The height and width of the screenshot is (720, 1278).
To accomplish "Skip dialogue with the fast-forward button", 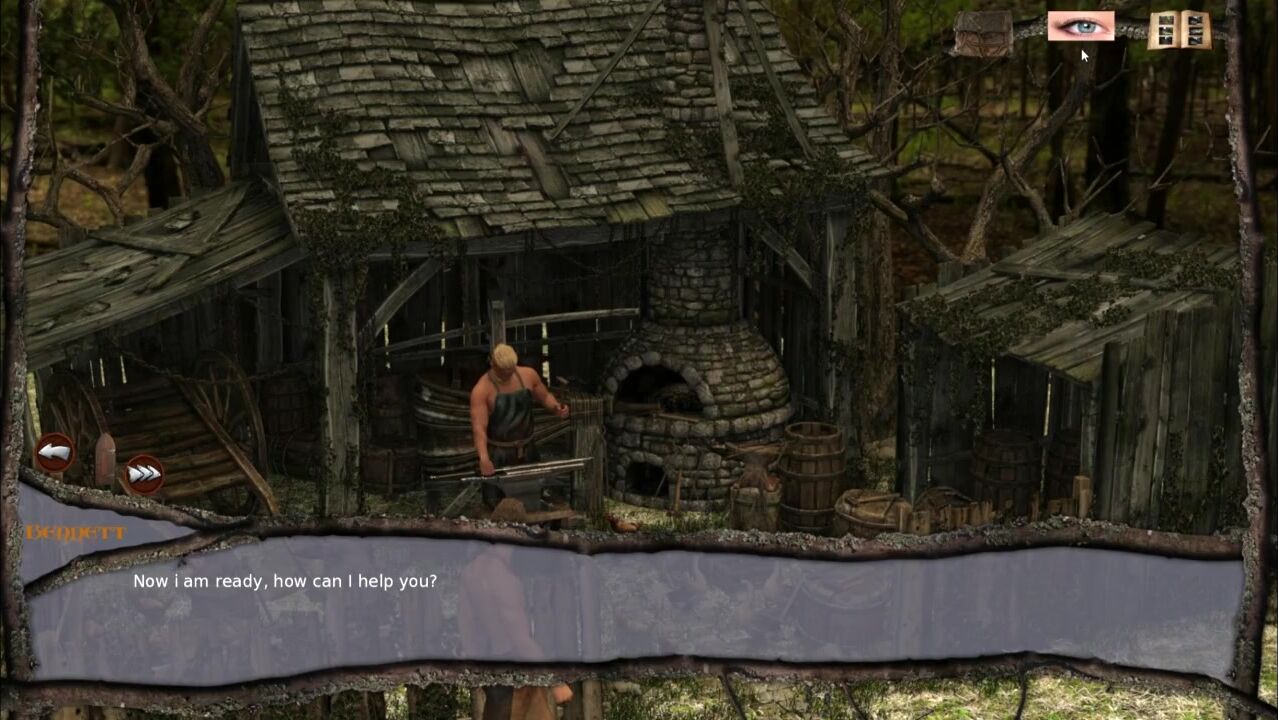I will tap(143, 474).
